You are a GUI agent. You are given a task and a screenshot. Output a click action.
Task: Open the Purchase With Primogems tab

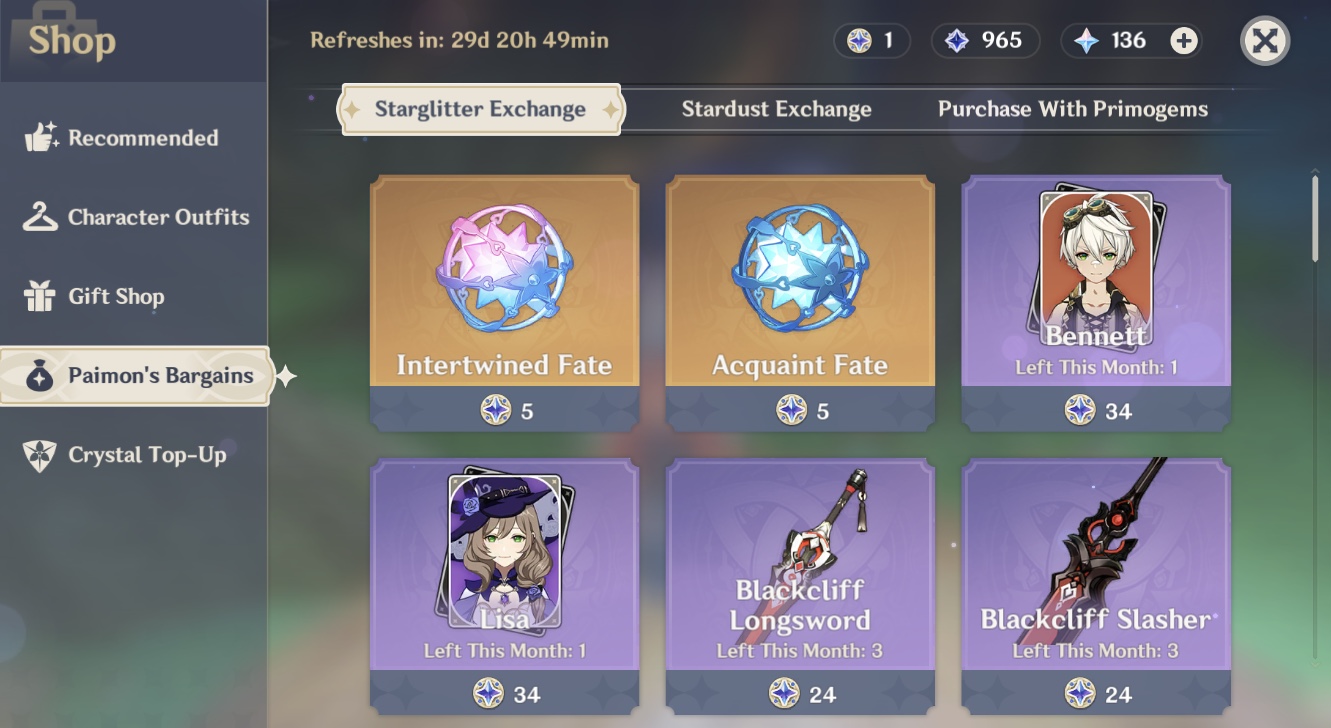click(x=1073, y=109)
